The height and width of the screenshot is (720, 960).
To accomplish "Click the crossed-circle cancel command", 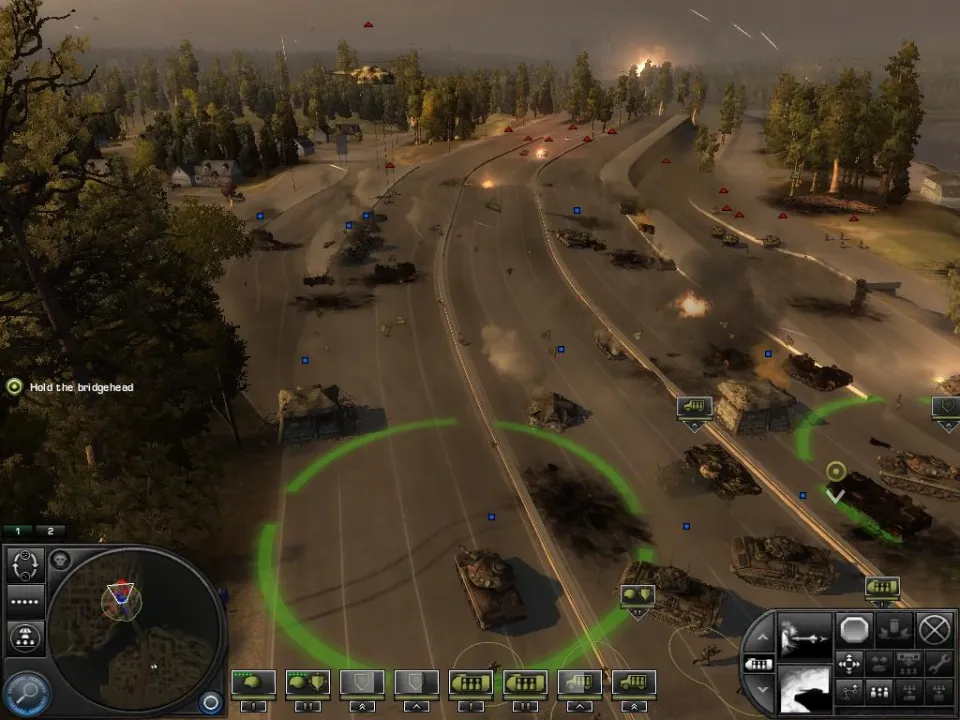I will 934,629.
